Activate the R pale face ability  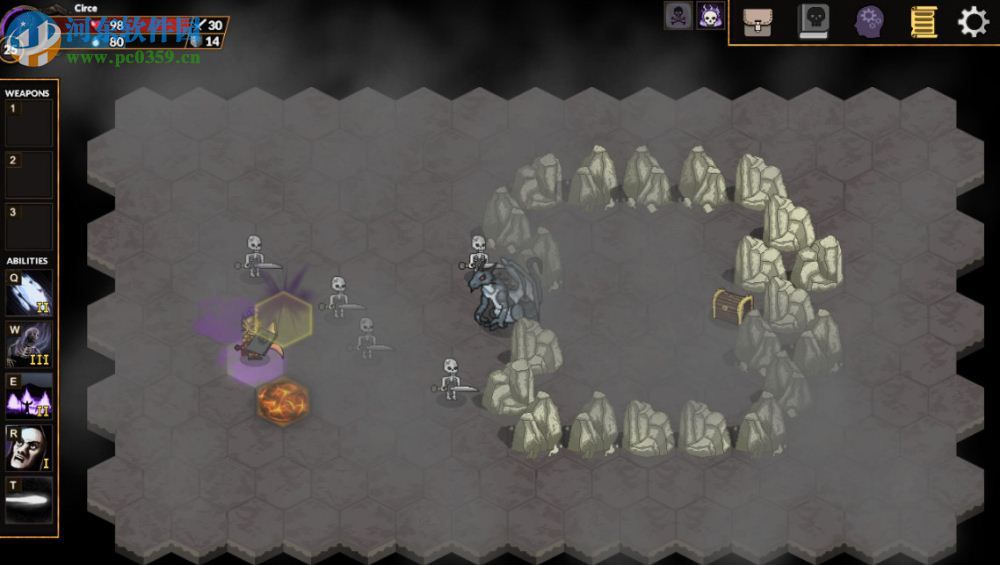(x=30, y=448)
